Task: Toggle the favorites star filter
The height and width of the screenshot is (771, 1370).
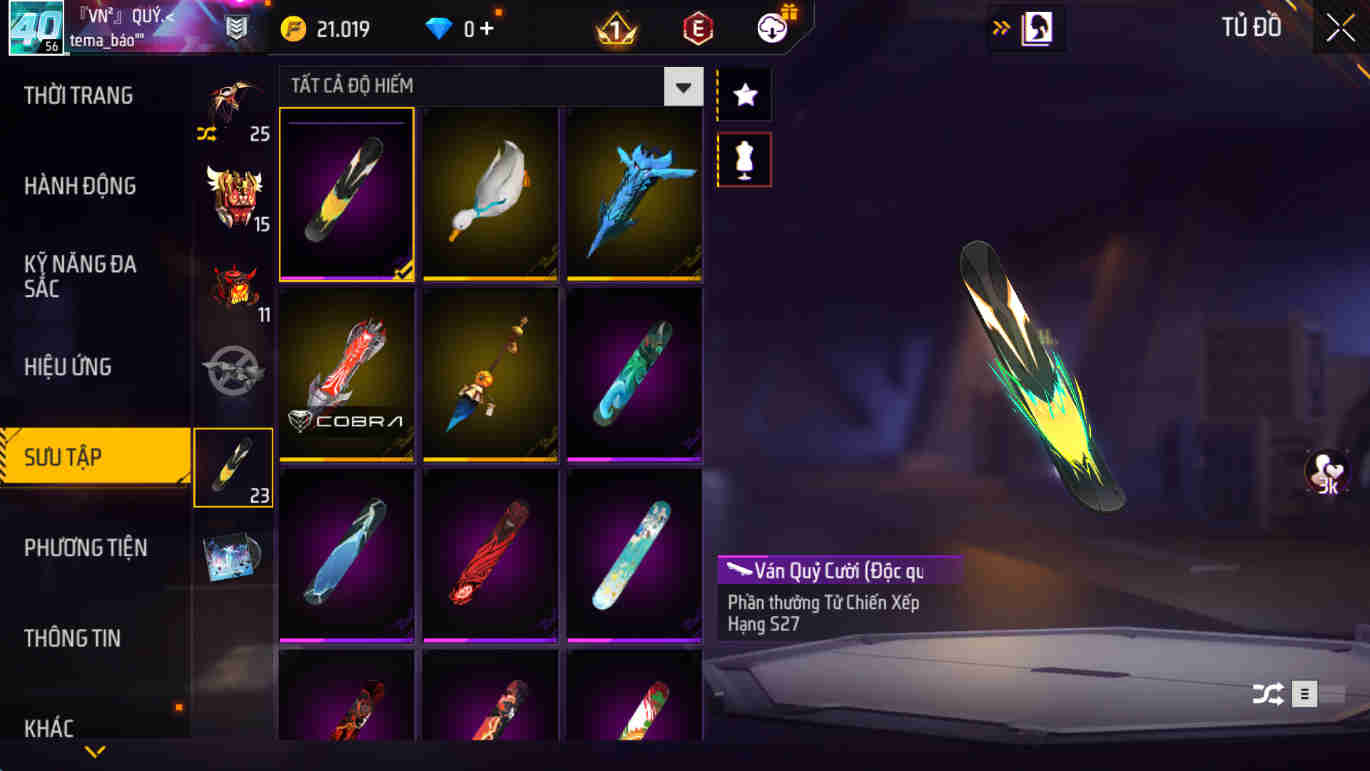Action: tap(744, 95)
